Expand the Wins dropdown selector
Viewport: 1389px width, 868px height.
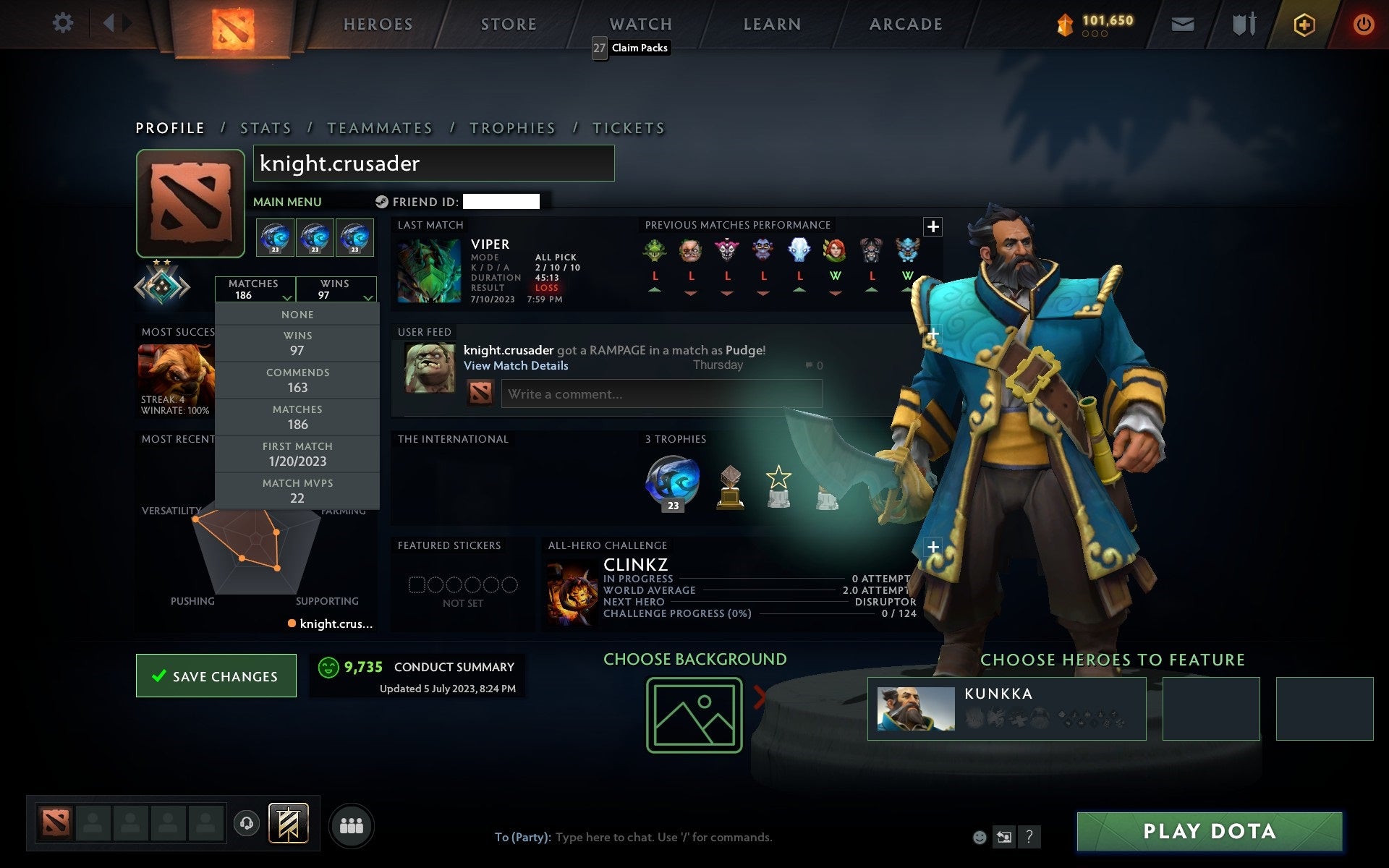point(369,297)
